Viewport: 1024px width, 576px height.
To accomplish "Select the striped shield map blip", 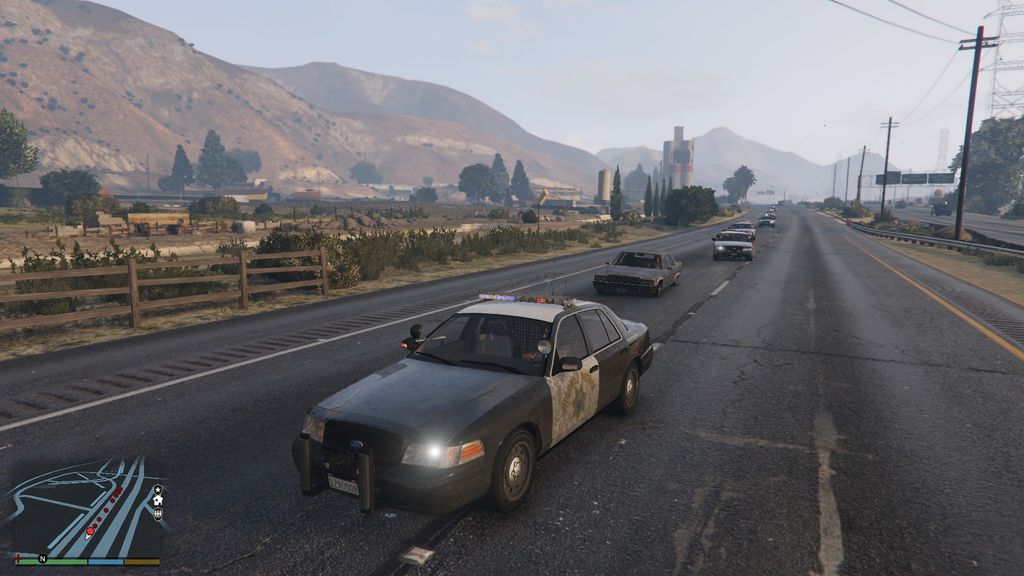I will tap(157, 514).
